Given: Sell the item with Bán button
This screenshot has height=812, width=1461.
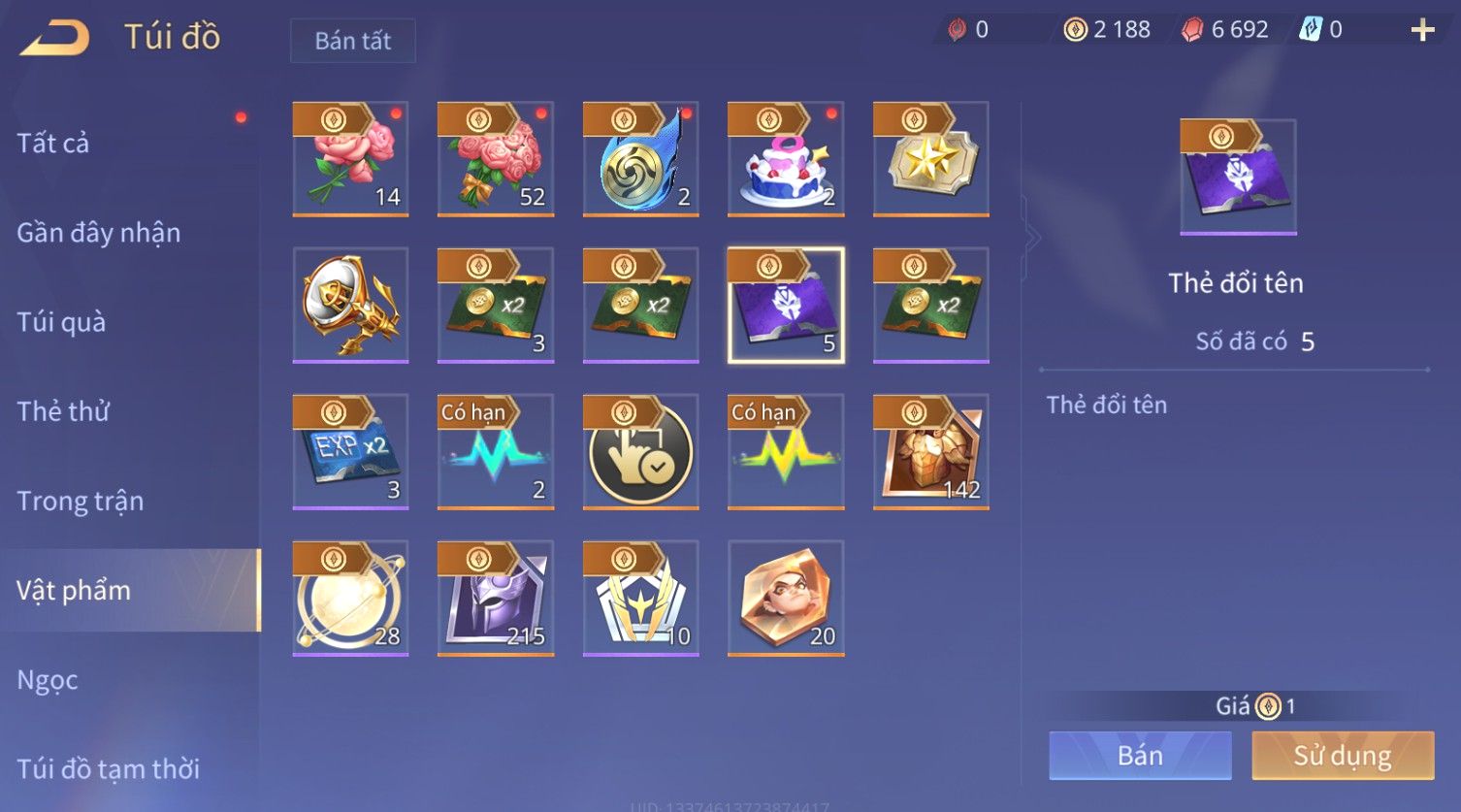Looking at the screenshot, I should click(x=1140, y=756).
